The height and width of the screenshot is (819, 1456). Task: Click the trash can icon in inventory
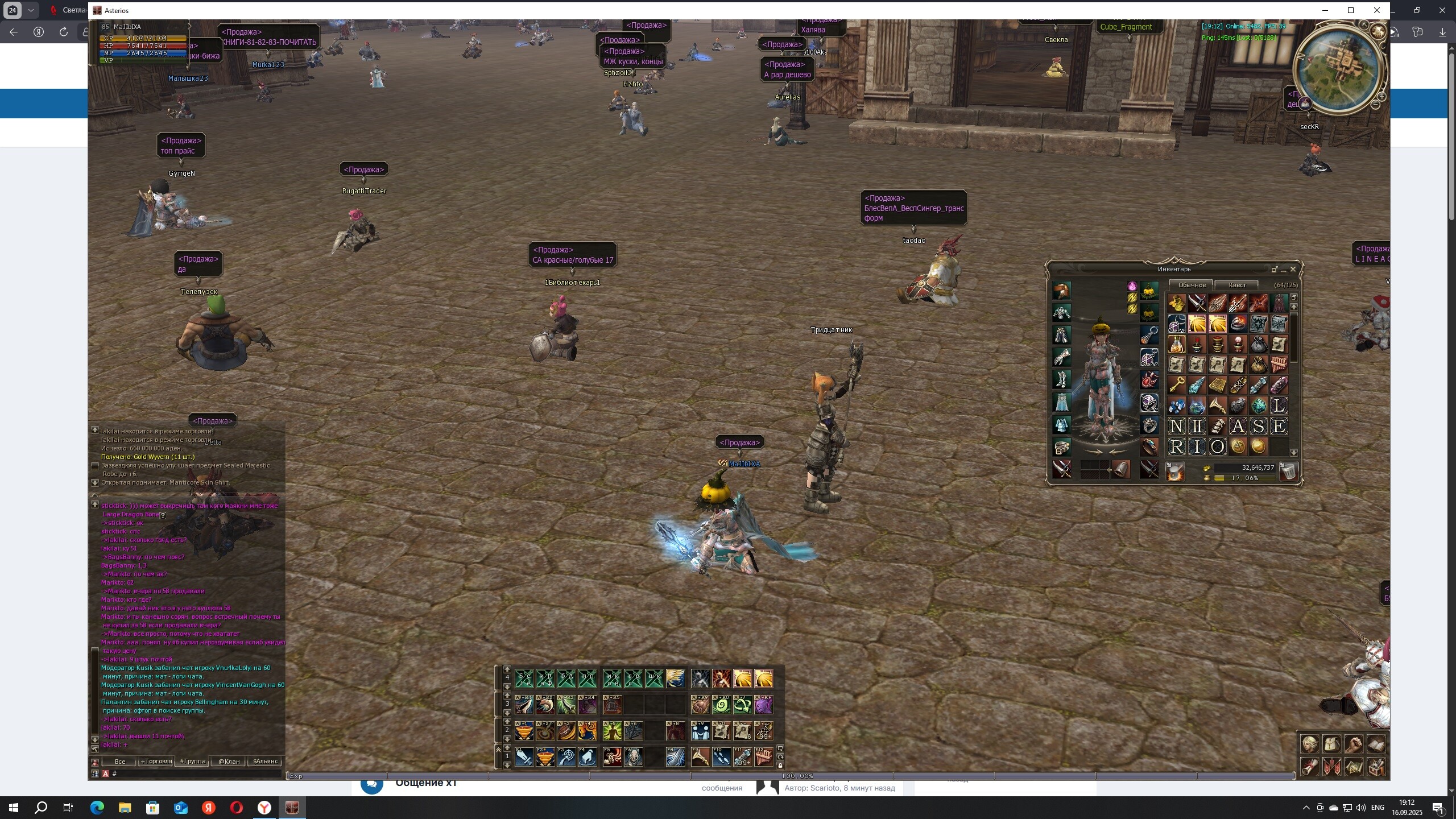pyautogui.click(x=1288, y=471)
